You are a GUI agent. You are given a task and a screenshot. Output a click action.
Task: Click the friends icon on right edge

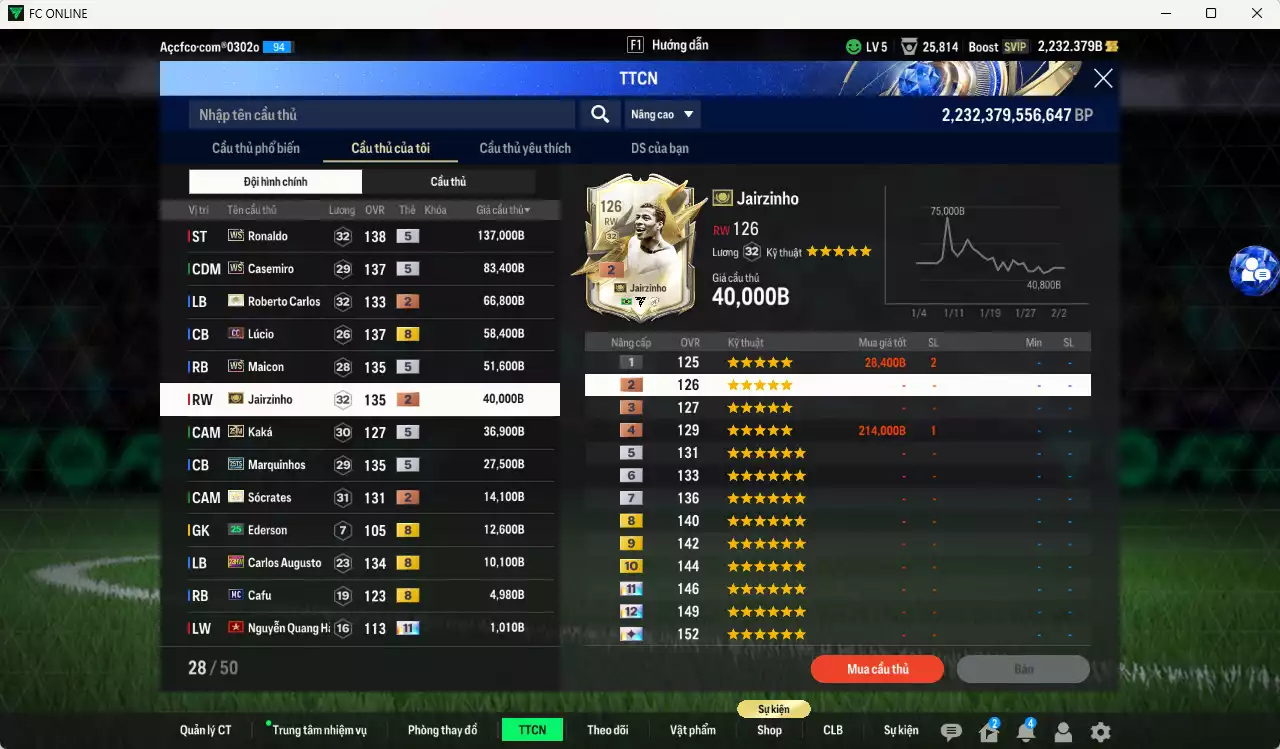pos(1254,271)
